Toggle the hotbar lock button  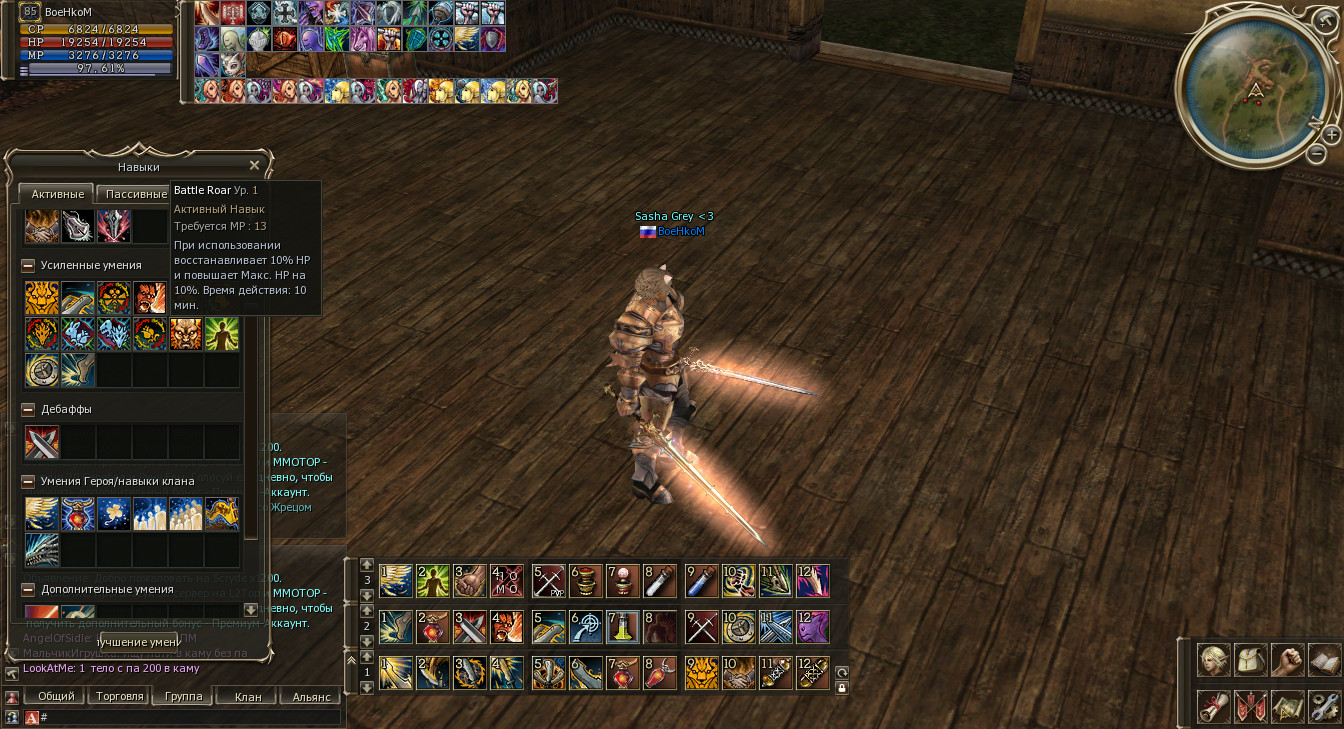(x=842, y=688)
